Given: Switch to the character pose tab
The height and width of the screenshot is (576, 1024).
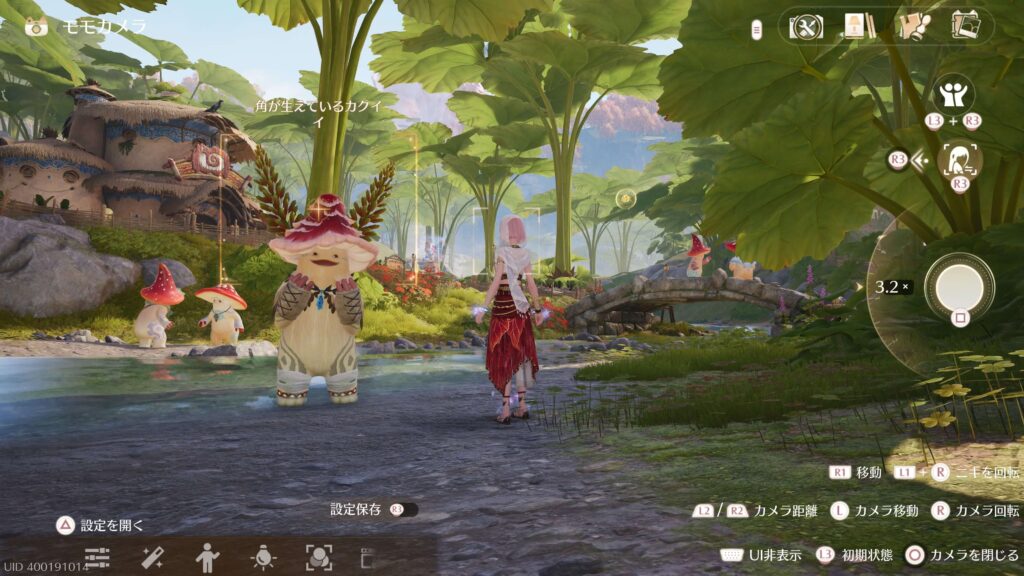Looking at the screenshot, I should (207, 557).
